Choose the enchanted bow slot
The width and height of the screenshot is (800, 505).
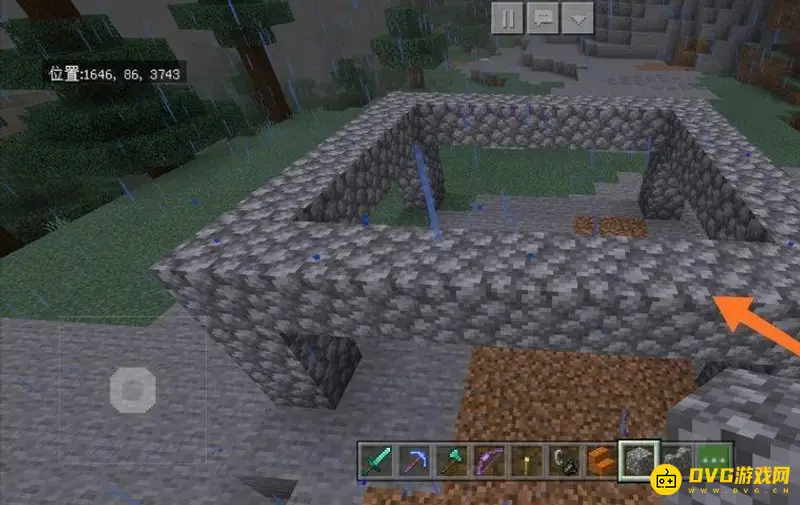click(487, 460)
